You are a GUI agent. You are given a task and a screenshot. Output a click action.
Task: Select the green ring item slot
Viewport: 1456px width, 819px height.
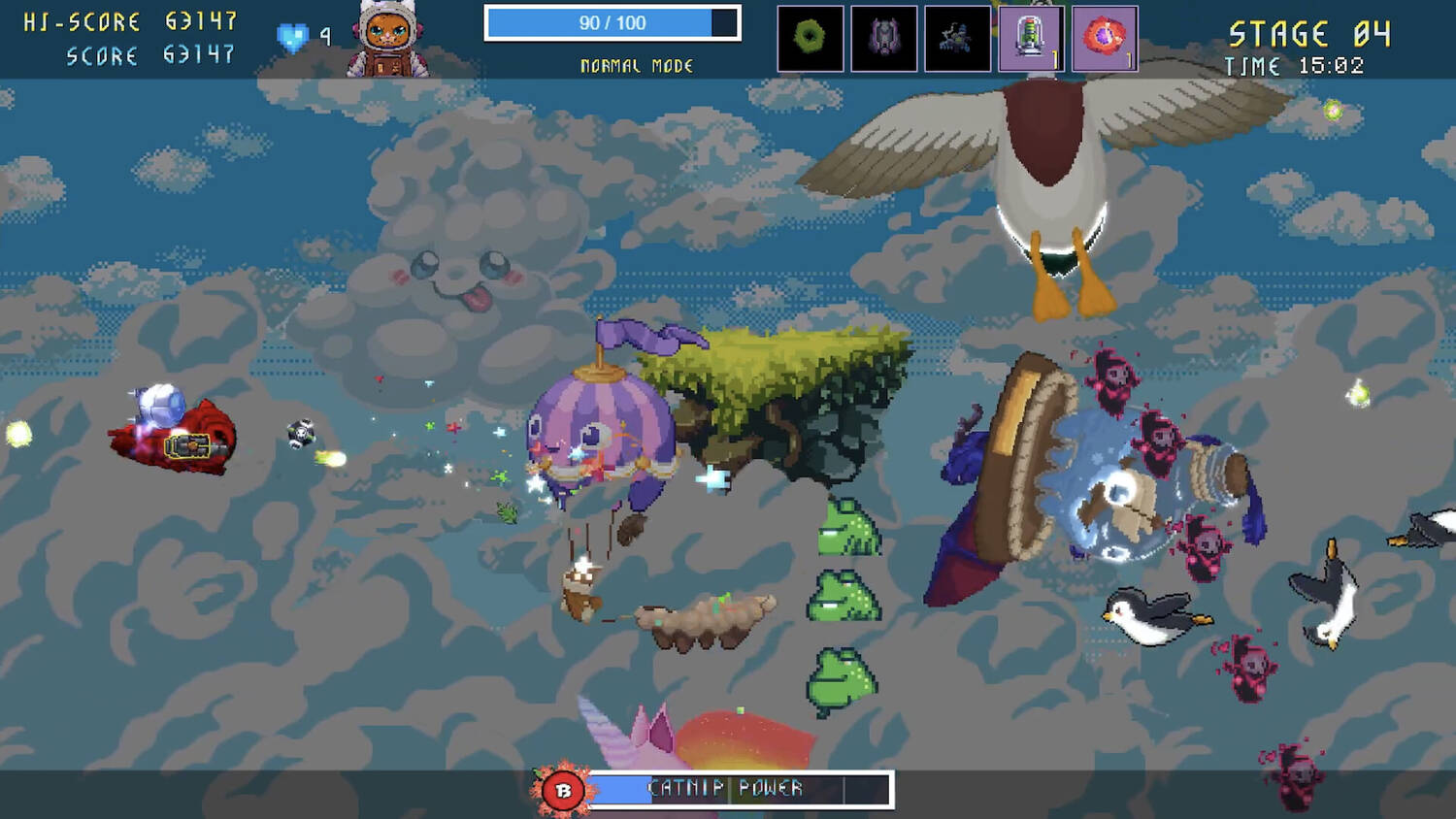(x=811, y=39)
